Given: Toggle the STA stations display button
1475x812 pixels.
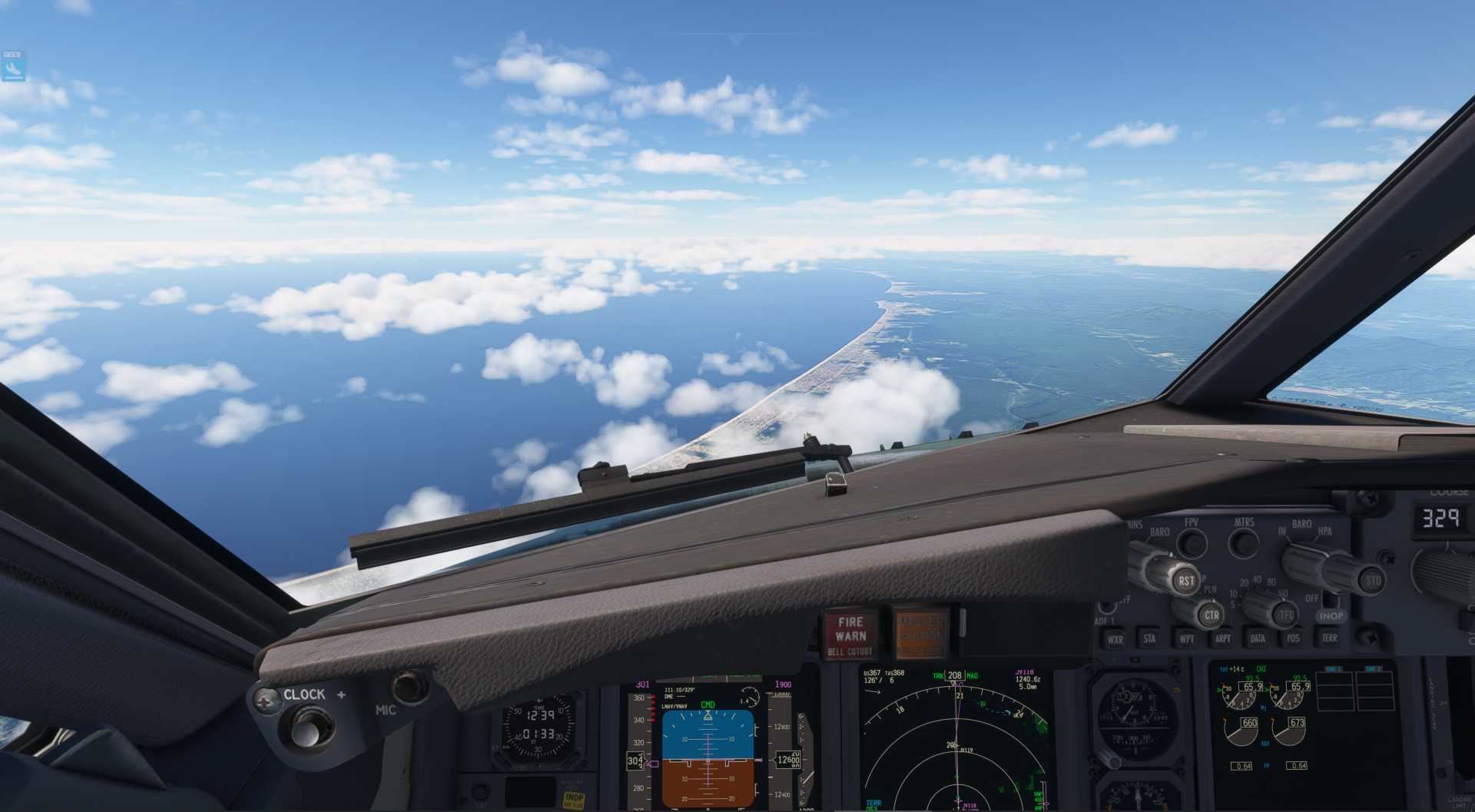Looking at the screenshot, I should (x=1149, y=639).
